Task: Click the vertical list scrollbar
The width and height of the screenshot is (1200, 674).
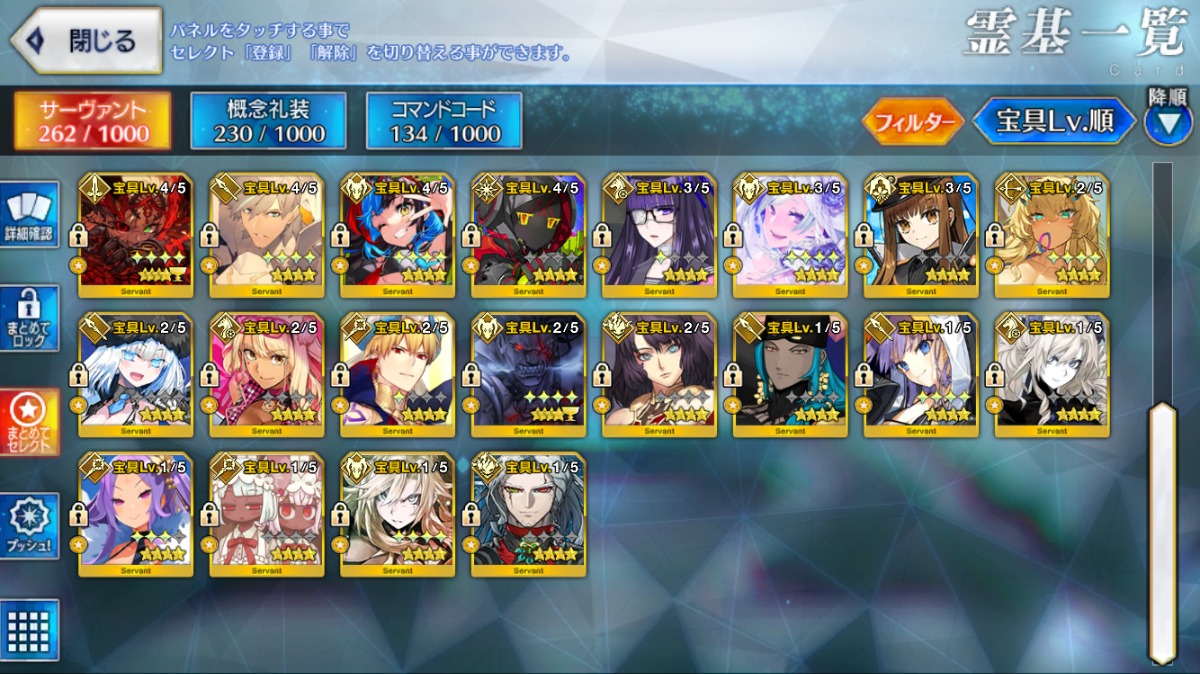Action: 1161,530
